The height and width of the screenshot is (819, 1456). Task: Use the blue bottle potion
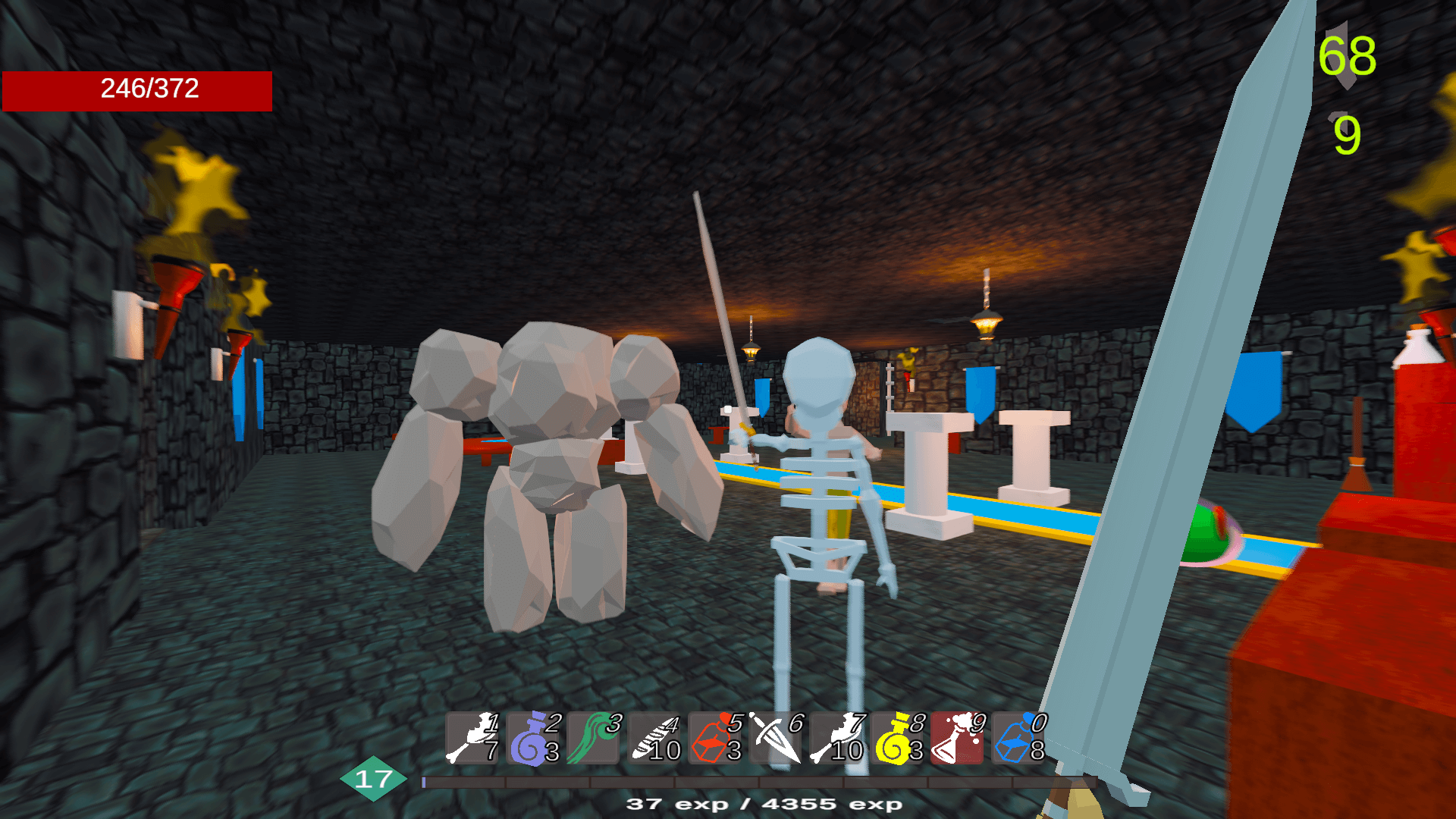coord(1018,738)
